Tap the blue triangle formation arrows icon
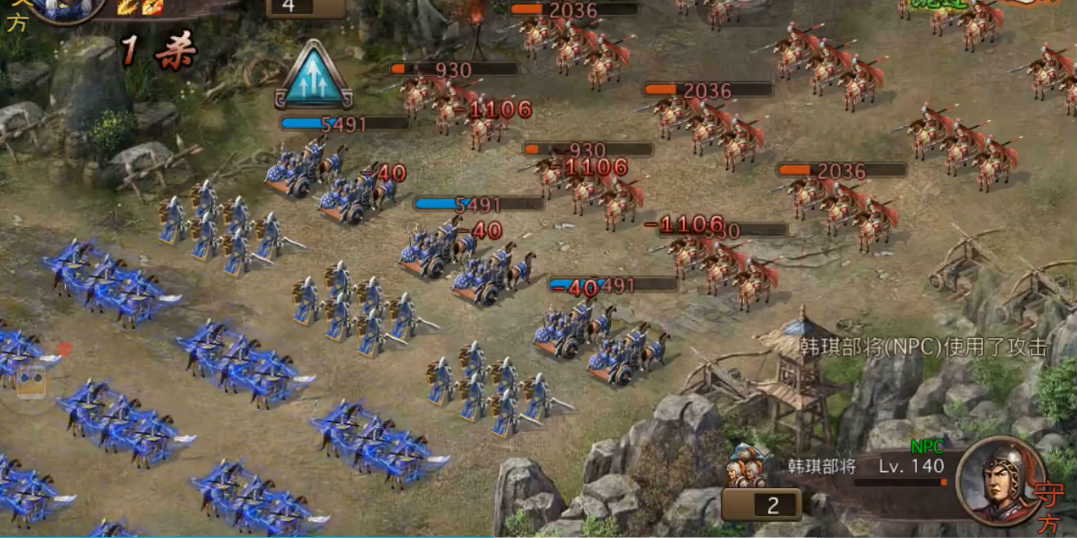Screen dimensions: 1077x538 (313, 77)
